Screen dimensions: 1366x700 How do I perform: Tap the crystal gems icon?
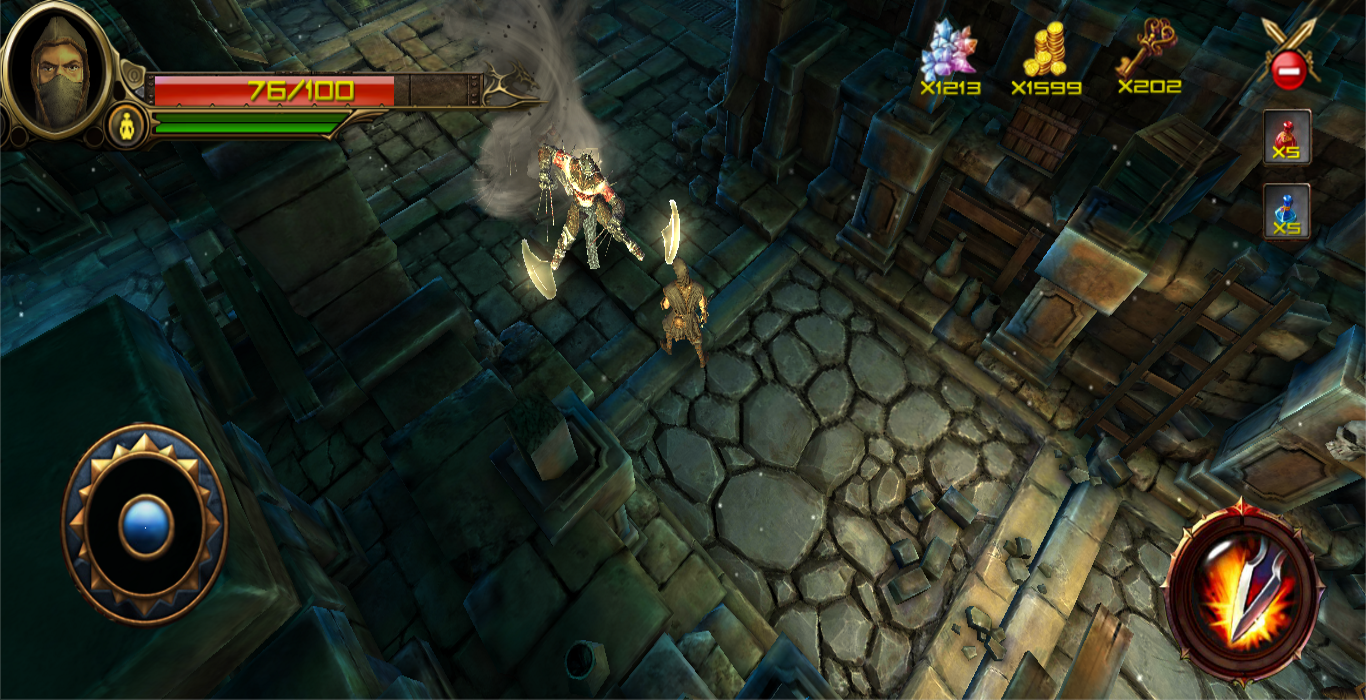click(x=948, y=52)
